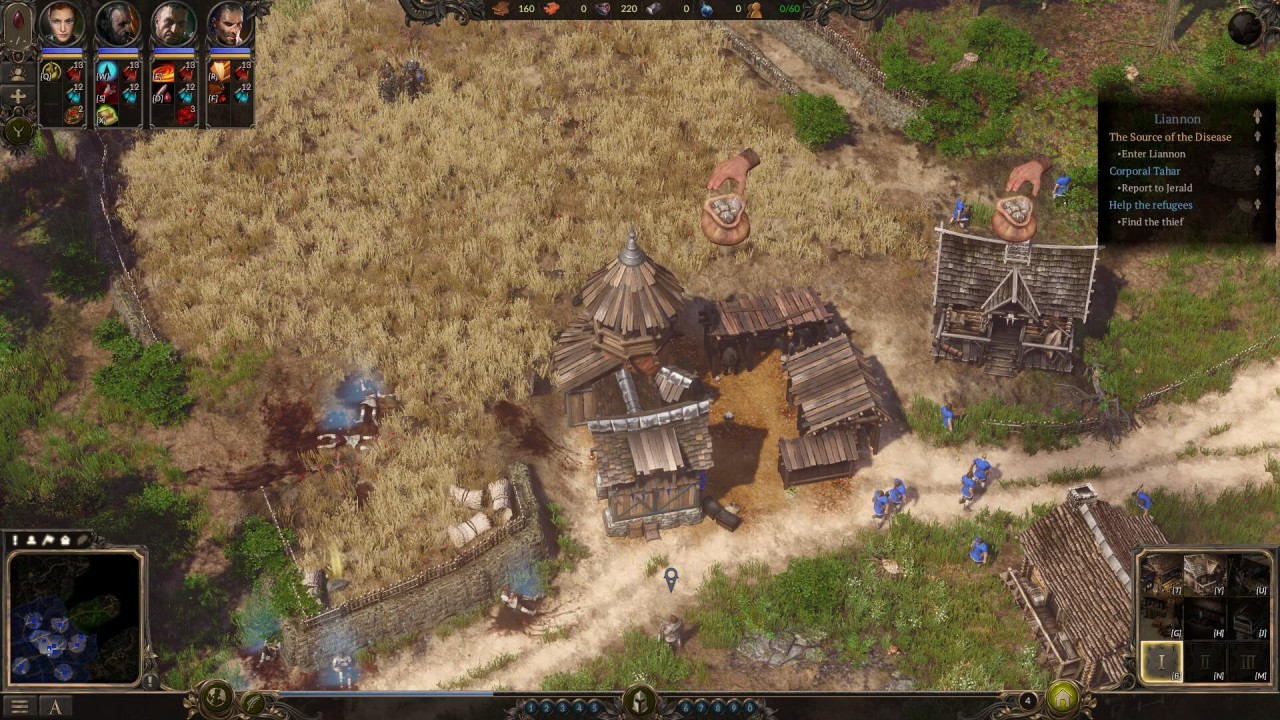Choose the building option marked G
The width and height of the screenshot is (1280, 720).
[1163, 618]
